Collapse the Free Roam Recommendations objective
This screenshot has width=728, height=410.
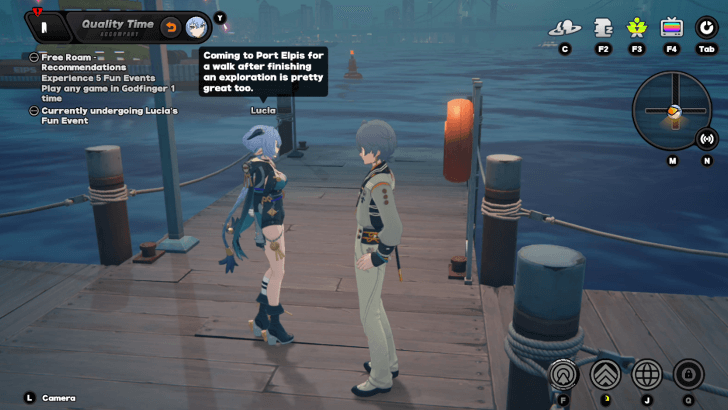coord(34,57)
